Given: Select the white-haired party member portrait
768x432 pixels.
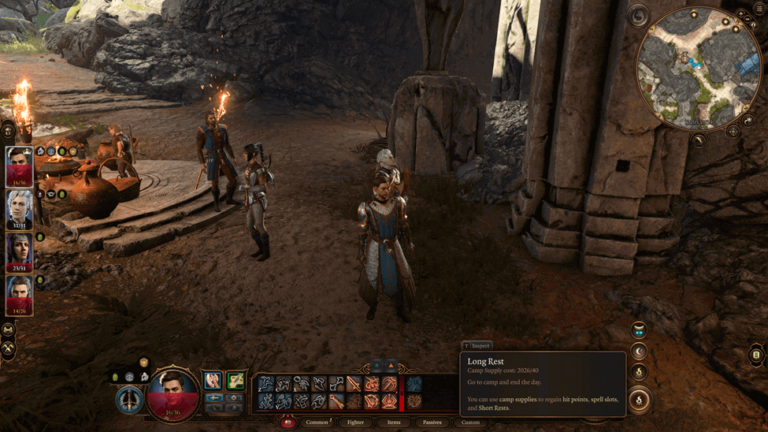Looking at the screenshot, I should point(20,210).
